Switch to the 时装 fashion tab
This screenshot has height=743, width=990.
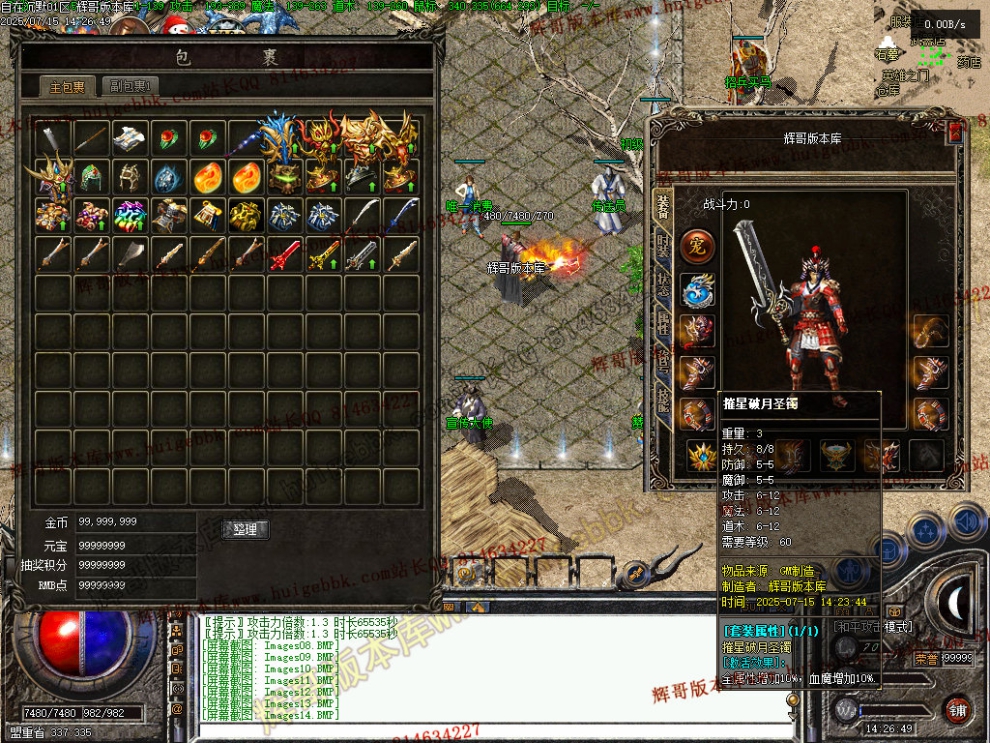coord(662,244)
